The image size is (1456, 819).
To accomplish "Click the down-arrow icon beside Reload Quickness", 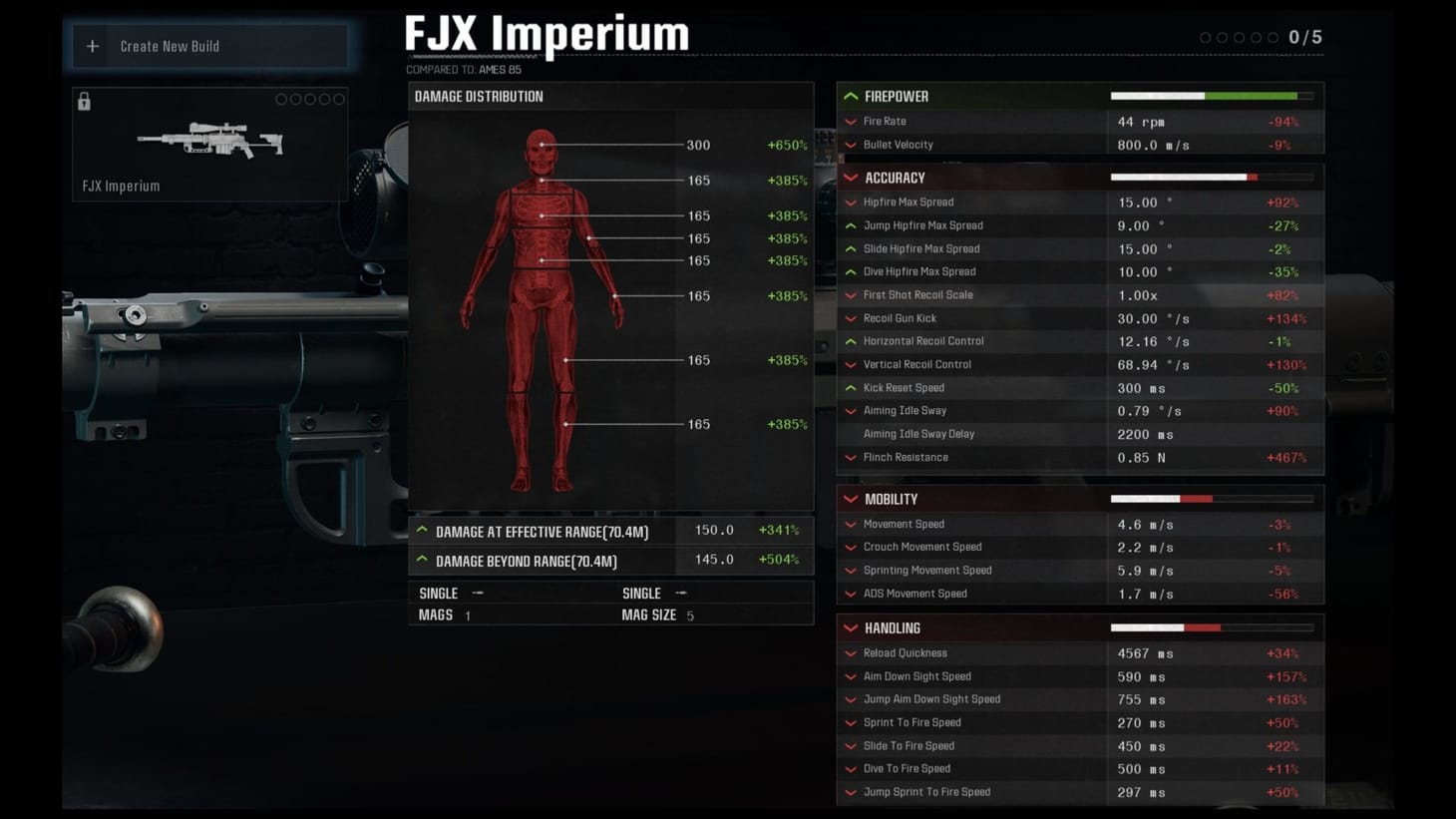I will [851, 652].
